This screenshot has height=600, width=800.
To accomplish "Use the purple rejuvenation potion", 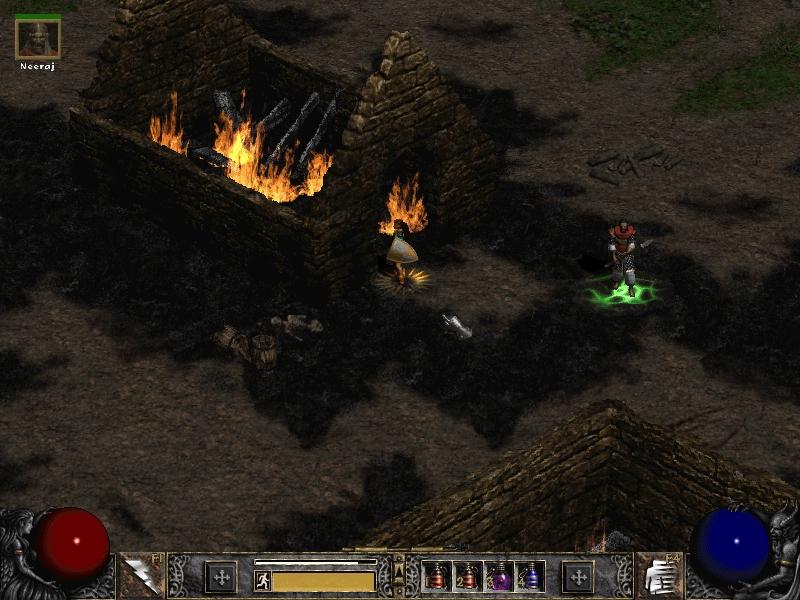I will coord(498,576).
